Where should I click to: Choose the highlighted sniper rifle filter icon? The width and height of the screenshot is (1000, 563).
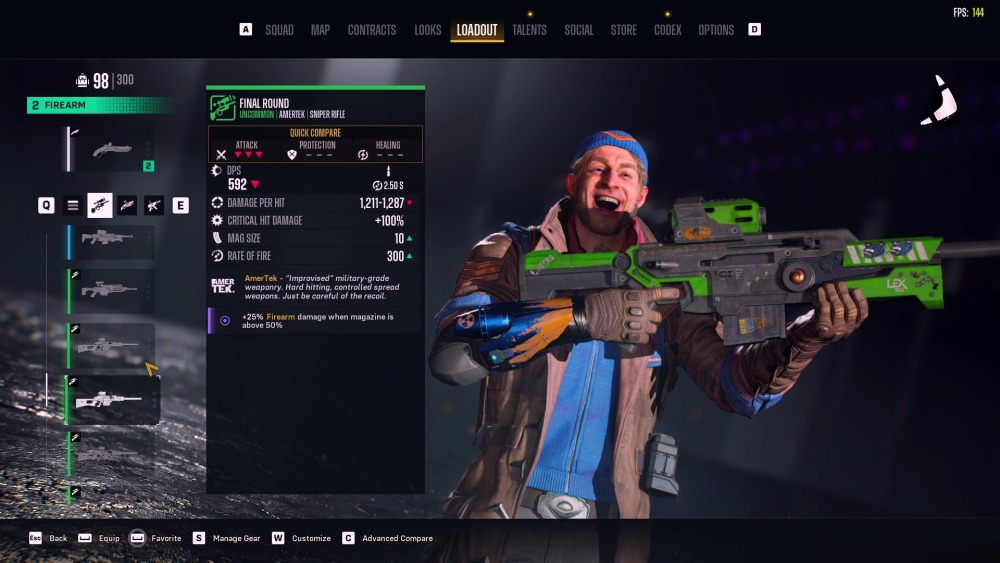pos(100,206)
